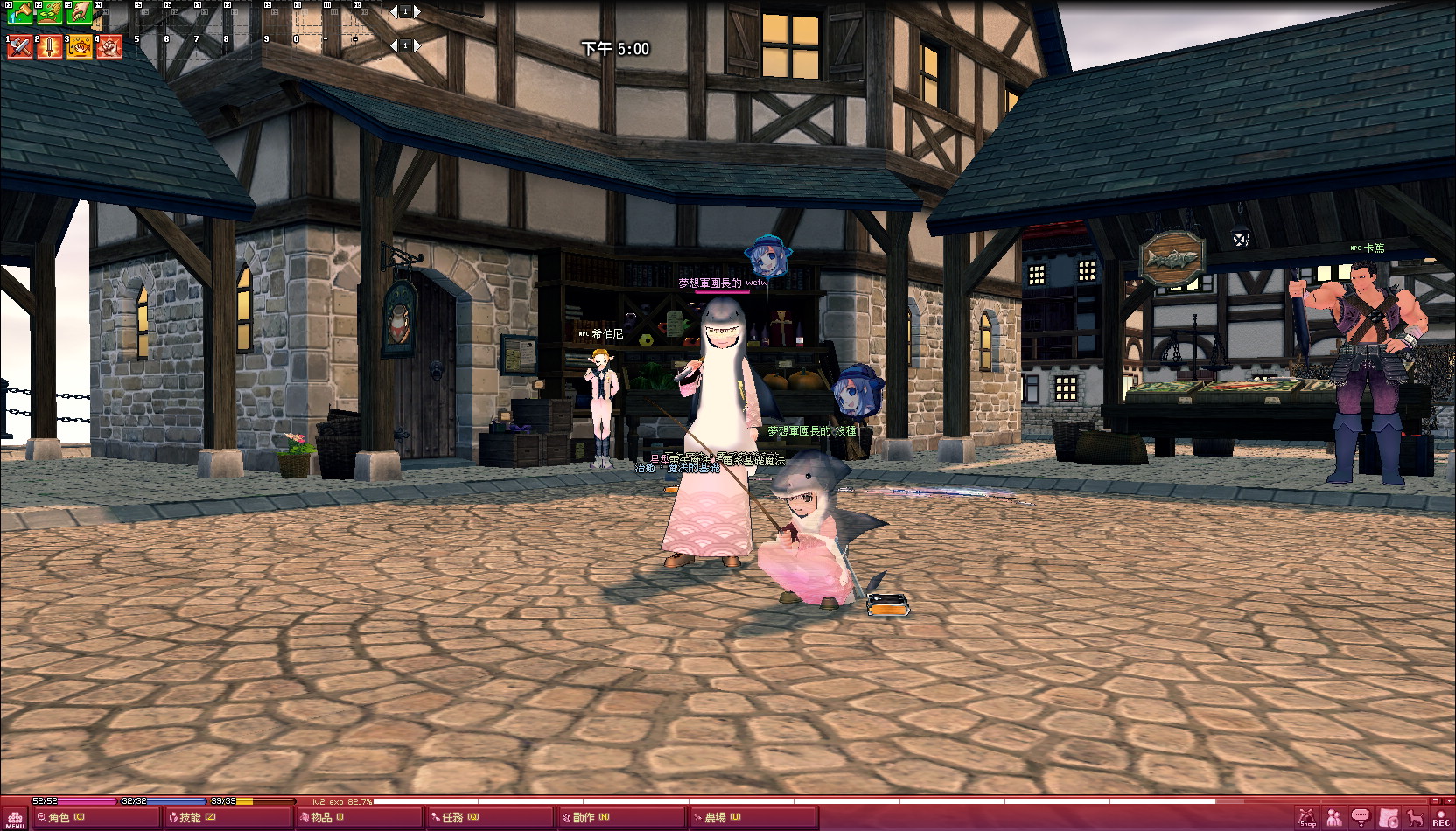This screenshot has width=1456, height=831.
Task: Activate the fishing skill icon
Action: tap(80, 46)
